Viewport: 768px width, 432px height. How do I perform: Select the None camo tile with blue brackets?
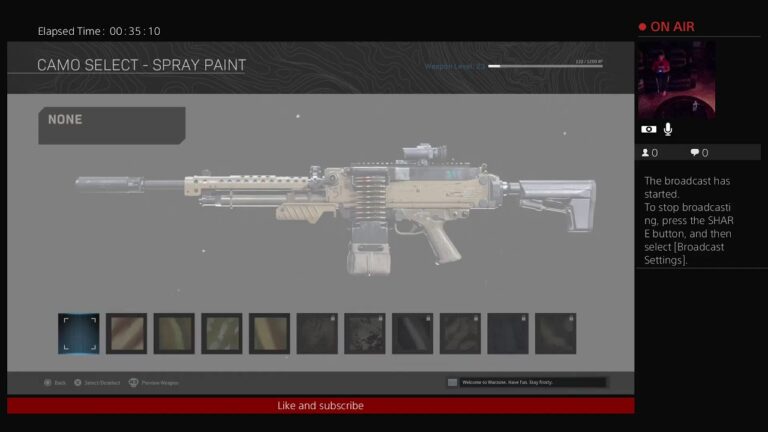[x=78, y=333]
